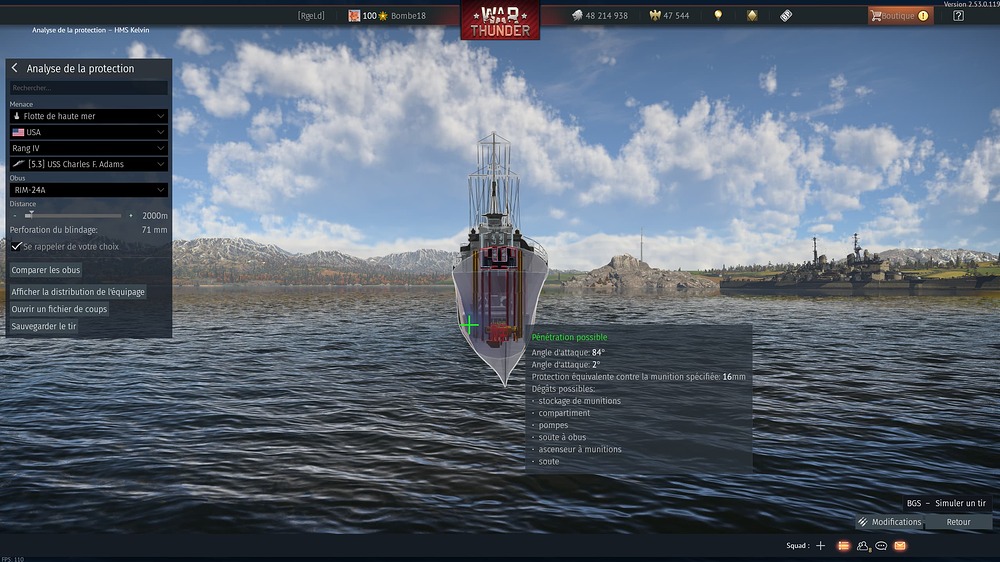
Task: Open the Boutique shop
Action: pyautogui.click(x=900, y=16)
